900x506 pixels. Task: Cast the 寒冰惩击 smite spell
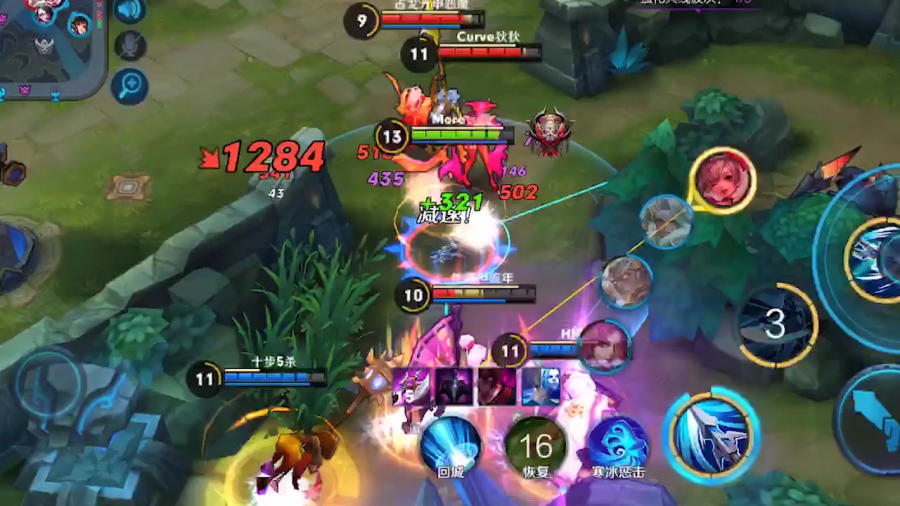tap(617, 445)
